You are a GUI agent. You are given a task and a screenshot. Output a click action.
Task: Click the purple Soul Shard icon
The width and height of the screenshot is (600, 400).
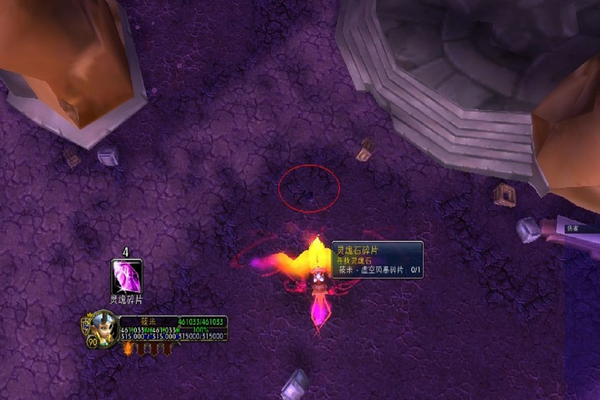pyautogui.click(x=126, y=276)
